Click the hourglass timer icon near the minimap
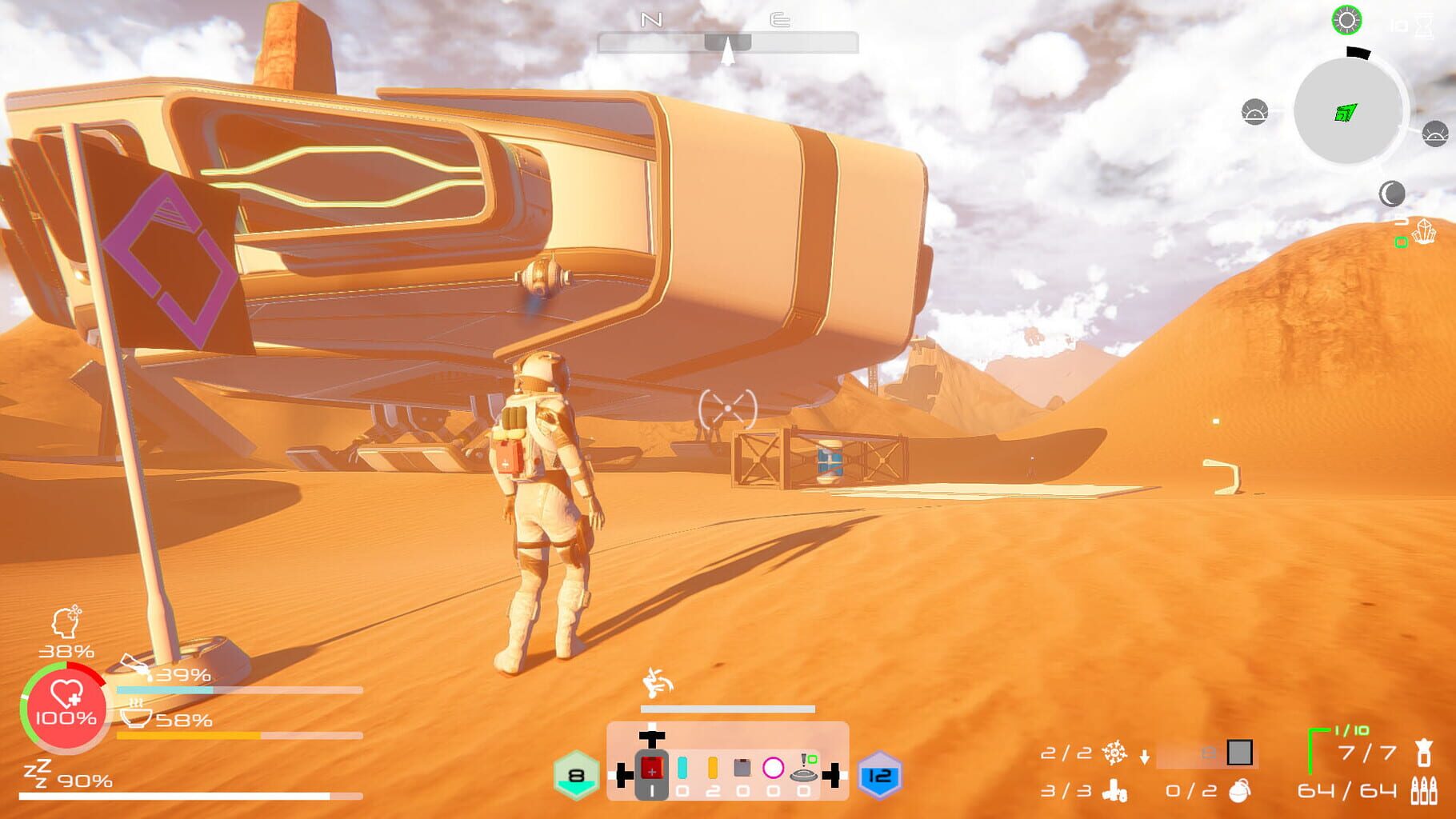1456x819 pixels. point(1424,27)
